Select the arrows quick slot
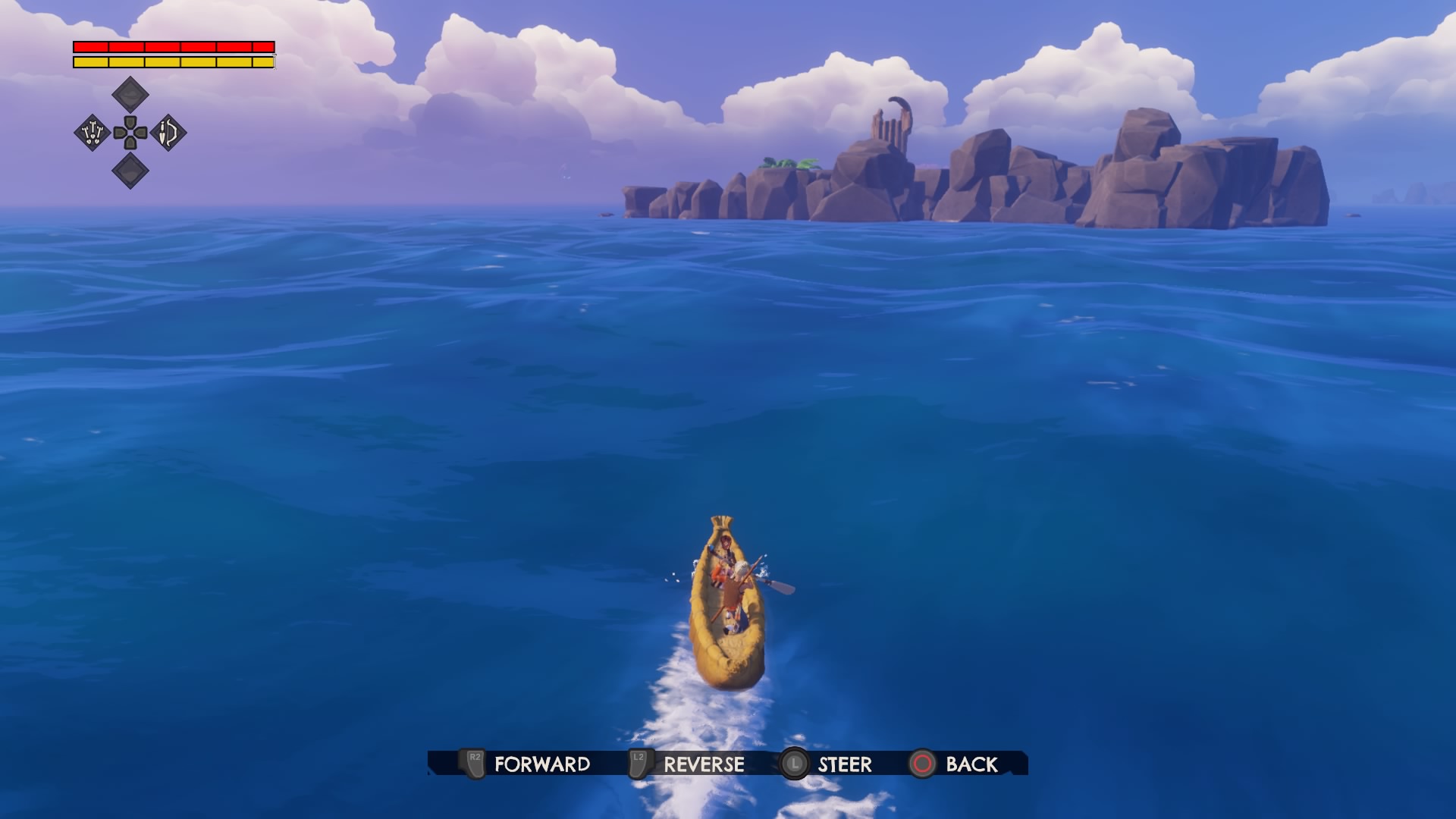Screen dimensions: 1456x819 93,133
